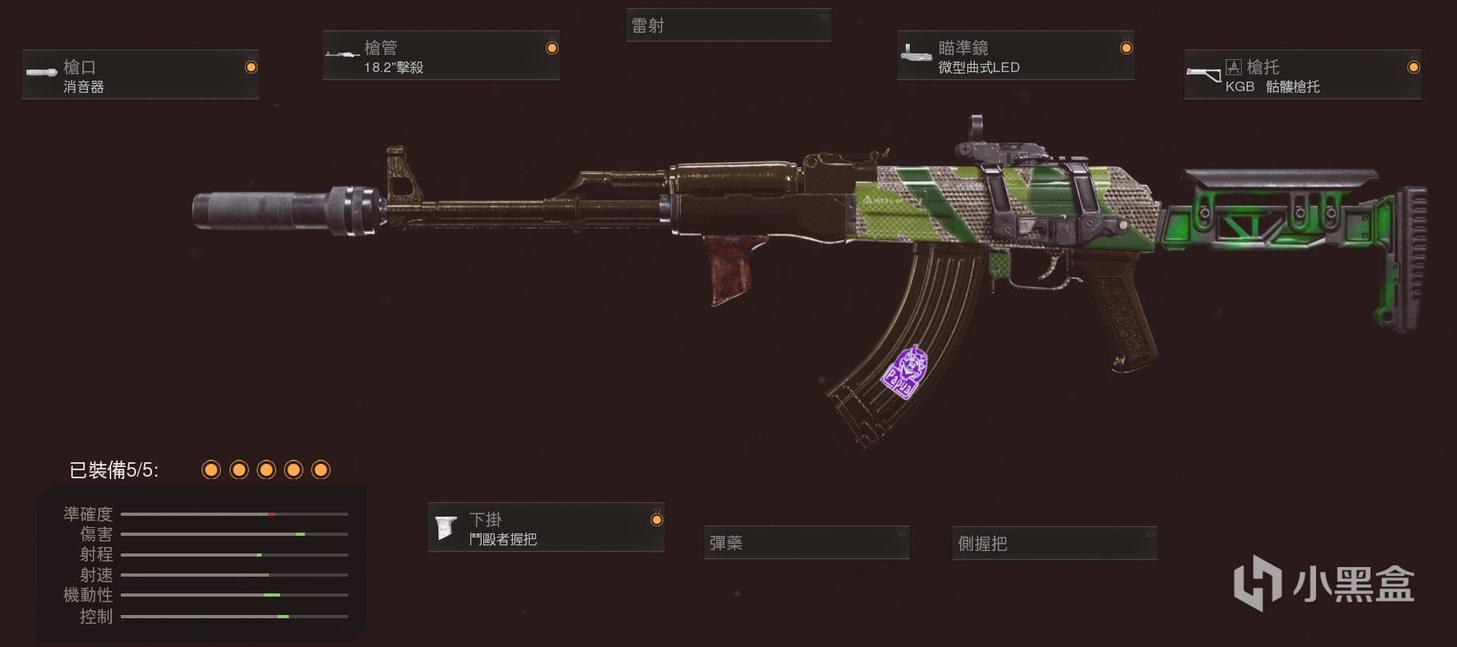The width and height of the screenshot is (1457, 647).
Task: Choose the empty 雷射 laser slot
Action: pos(728,26)
